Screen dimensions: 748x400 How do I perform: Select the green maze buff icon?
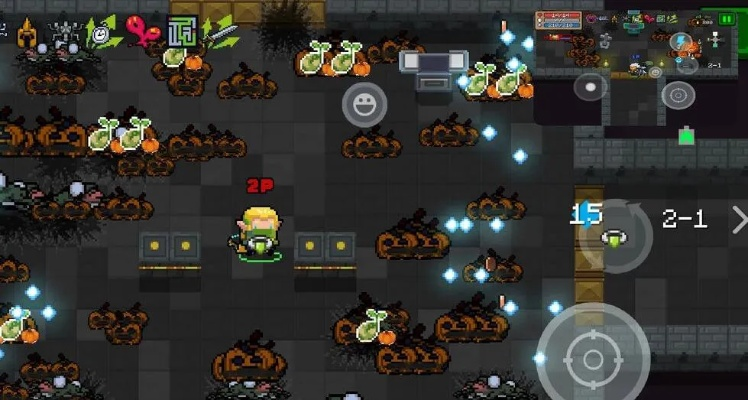coord(181,32)
